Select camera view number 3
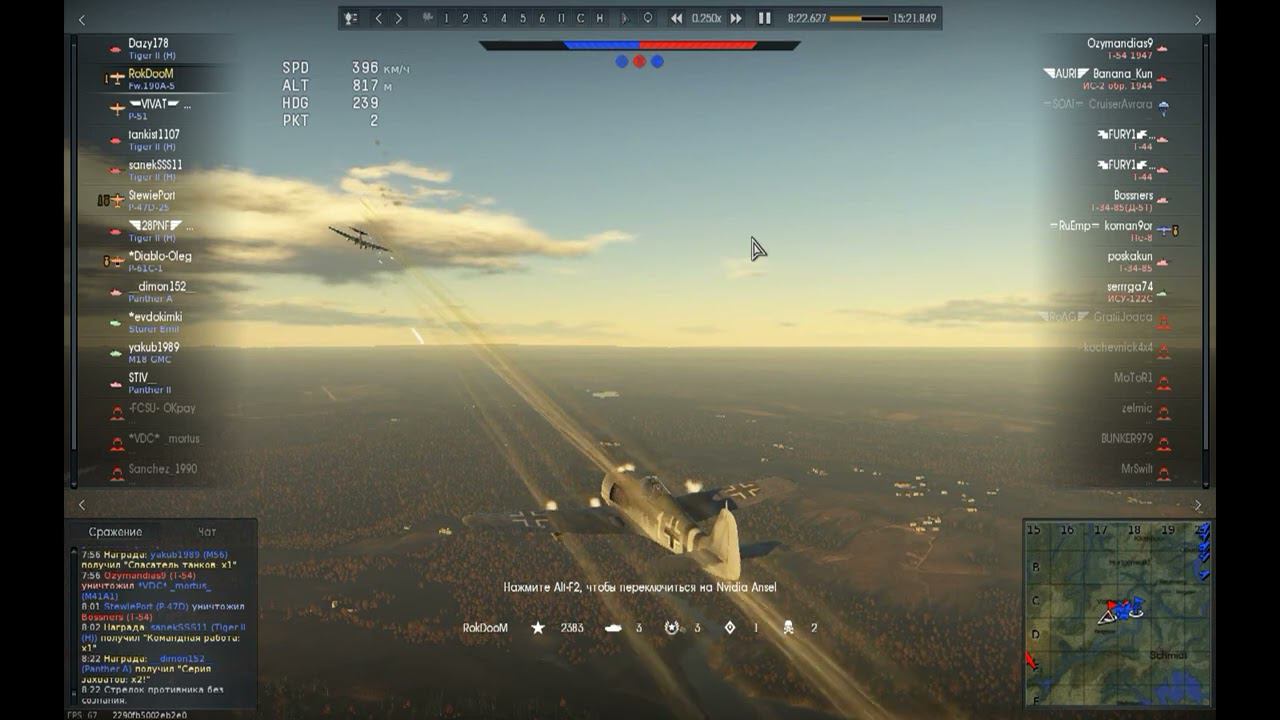The height and width of the screenshot is (720, 1280). pyautogui.click(x=484, y=18)
